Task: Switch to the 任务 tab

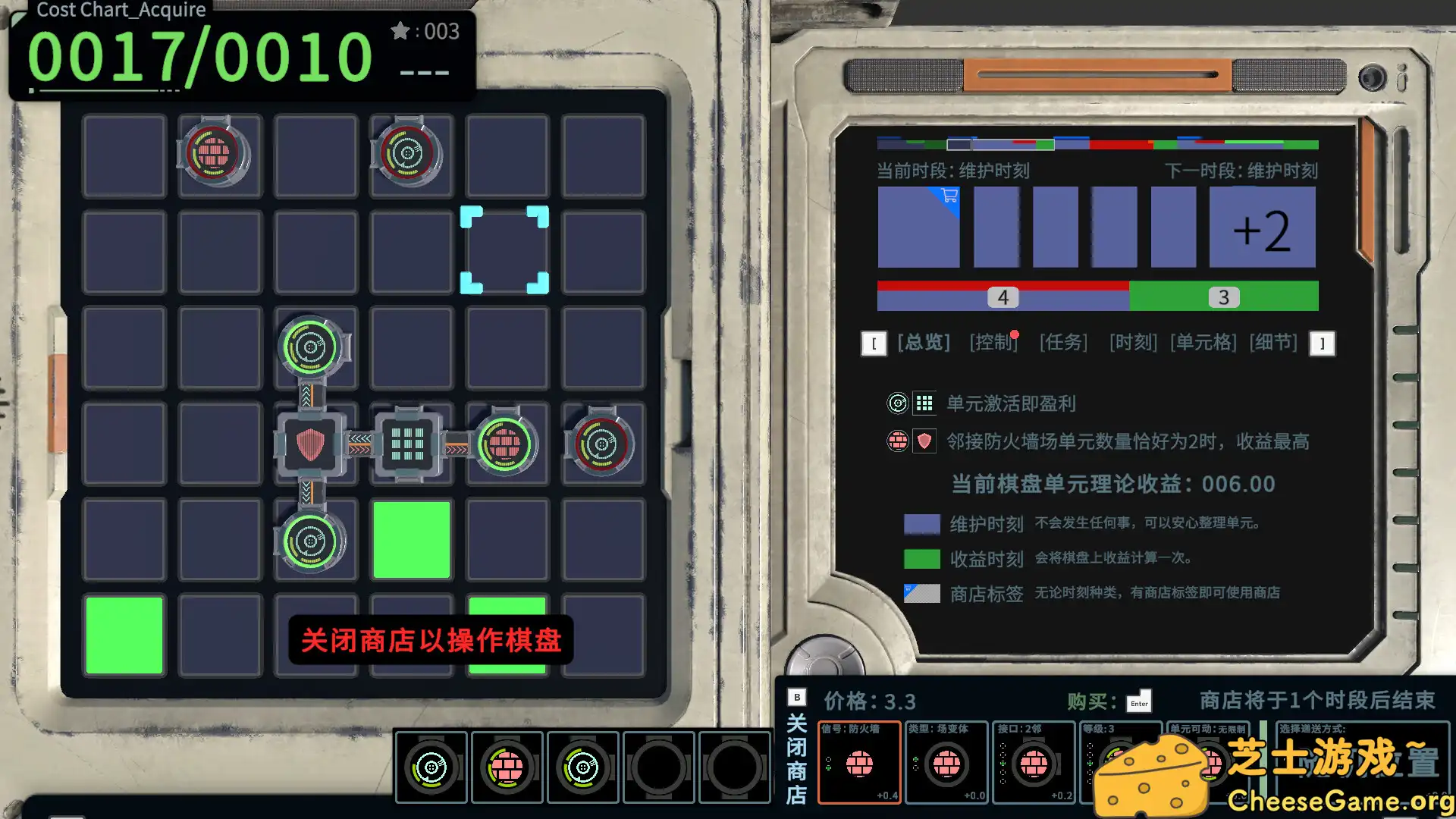Action: pos(1063,342)
